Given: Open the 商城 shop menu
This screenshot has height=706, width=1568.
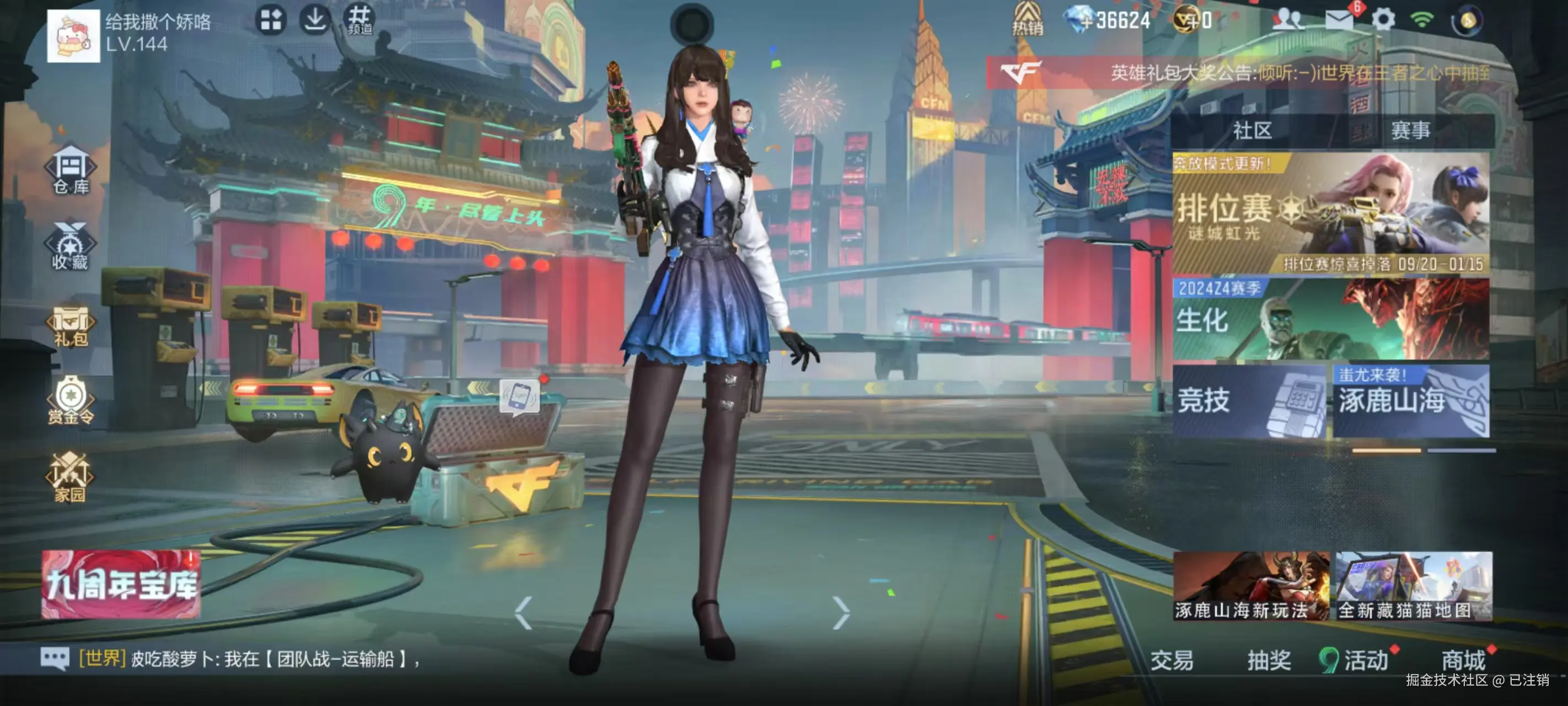Looking at the screenshot, I should click(1463, 660).
